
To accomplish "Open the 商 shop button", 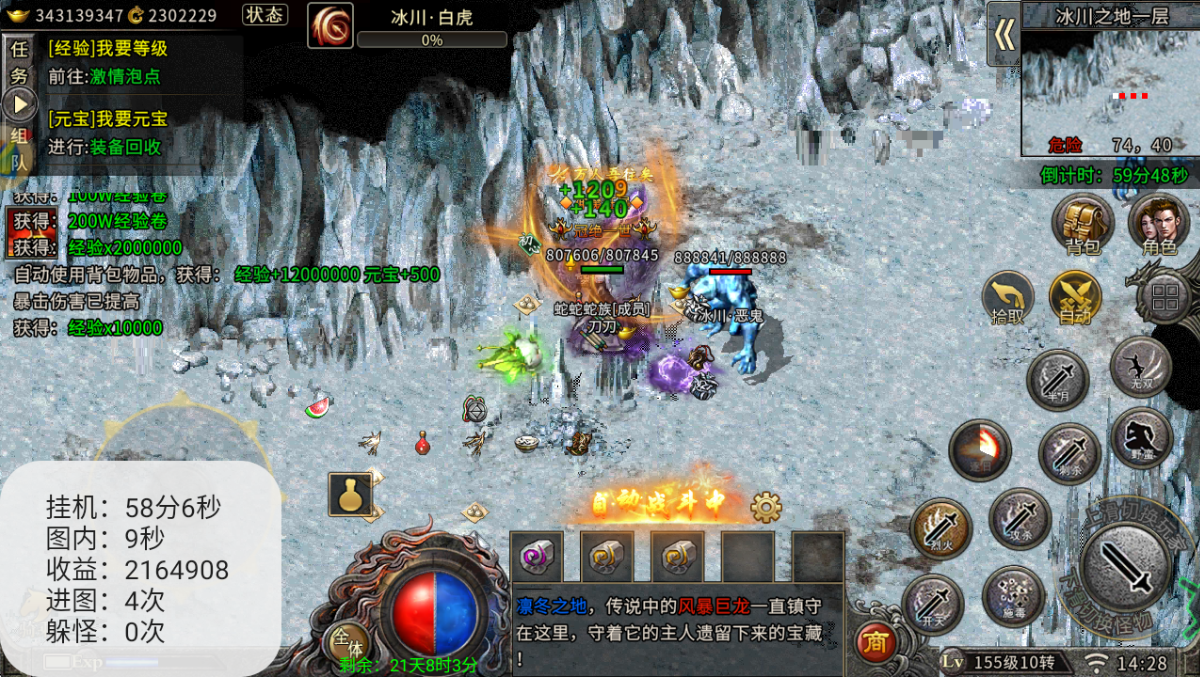I will tap(875, 644).
